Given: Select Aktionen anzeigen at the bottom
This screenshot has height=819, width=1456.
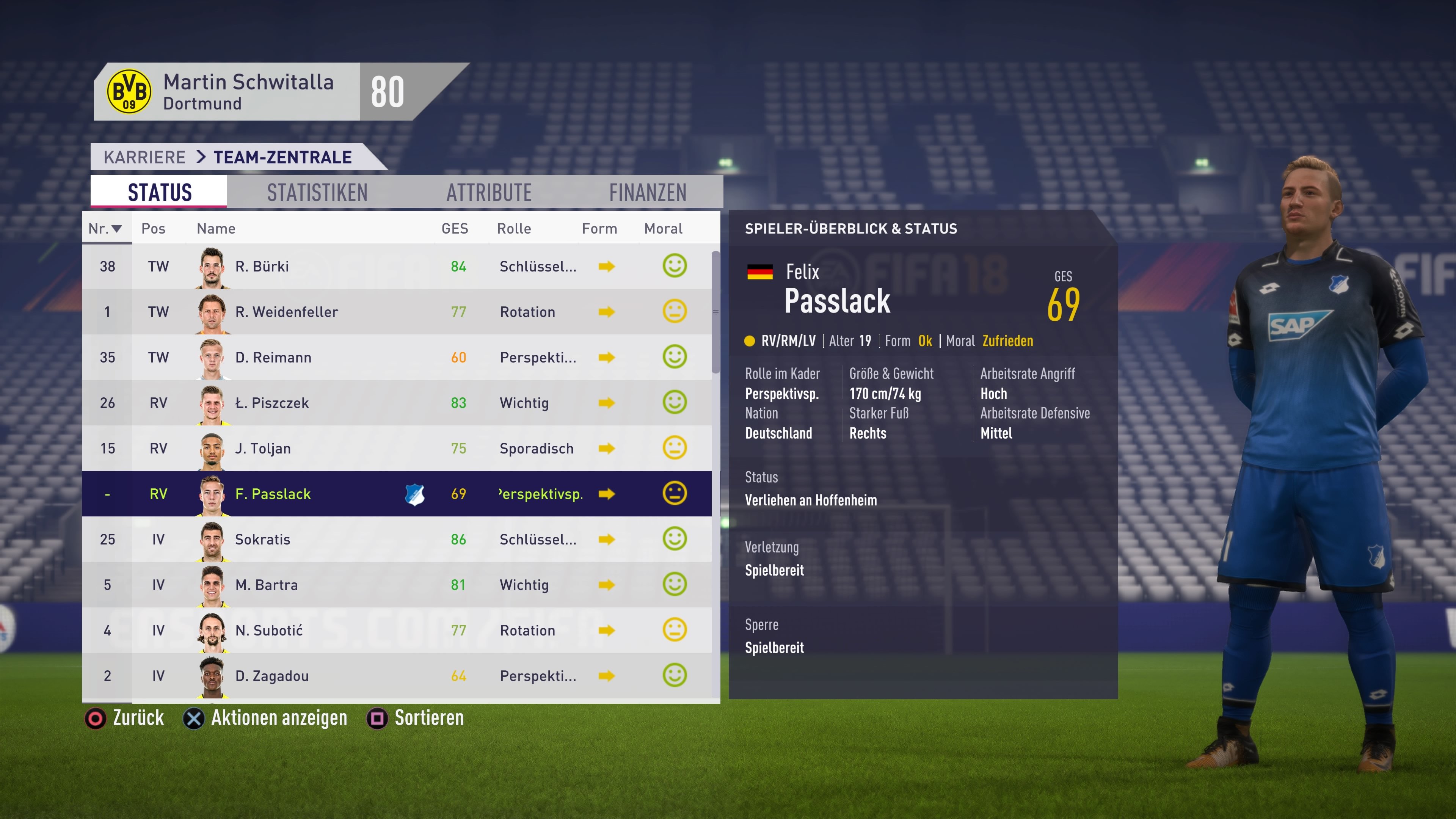Looking at the screenshot, I should tap(279, 718).
